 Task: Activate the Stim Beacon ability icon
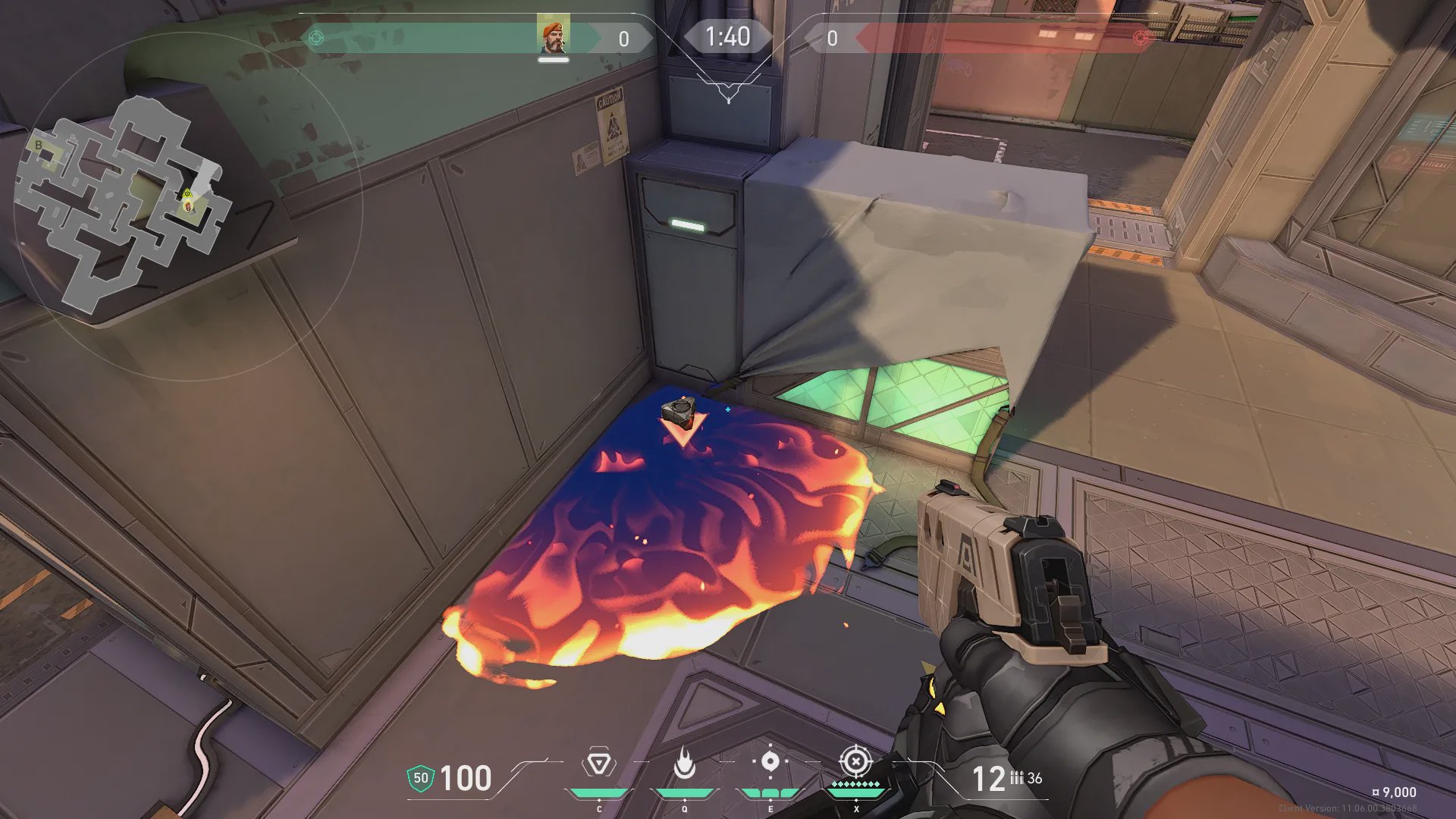pos(598,763)
